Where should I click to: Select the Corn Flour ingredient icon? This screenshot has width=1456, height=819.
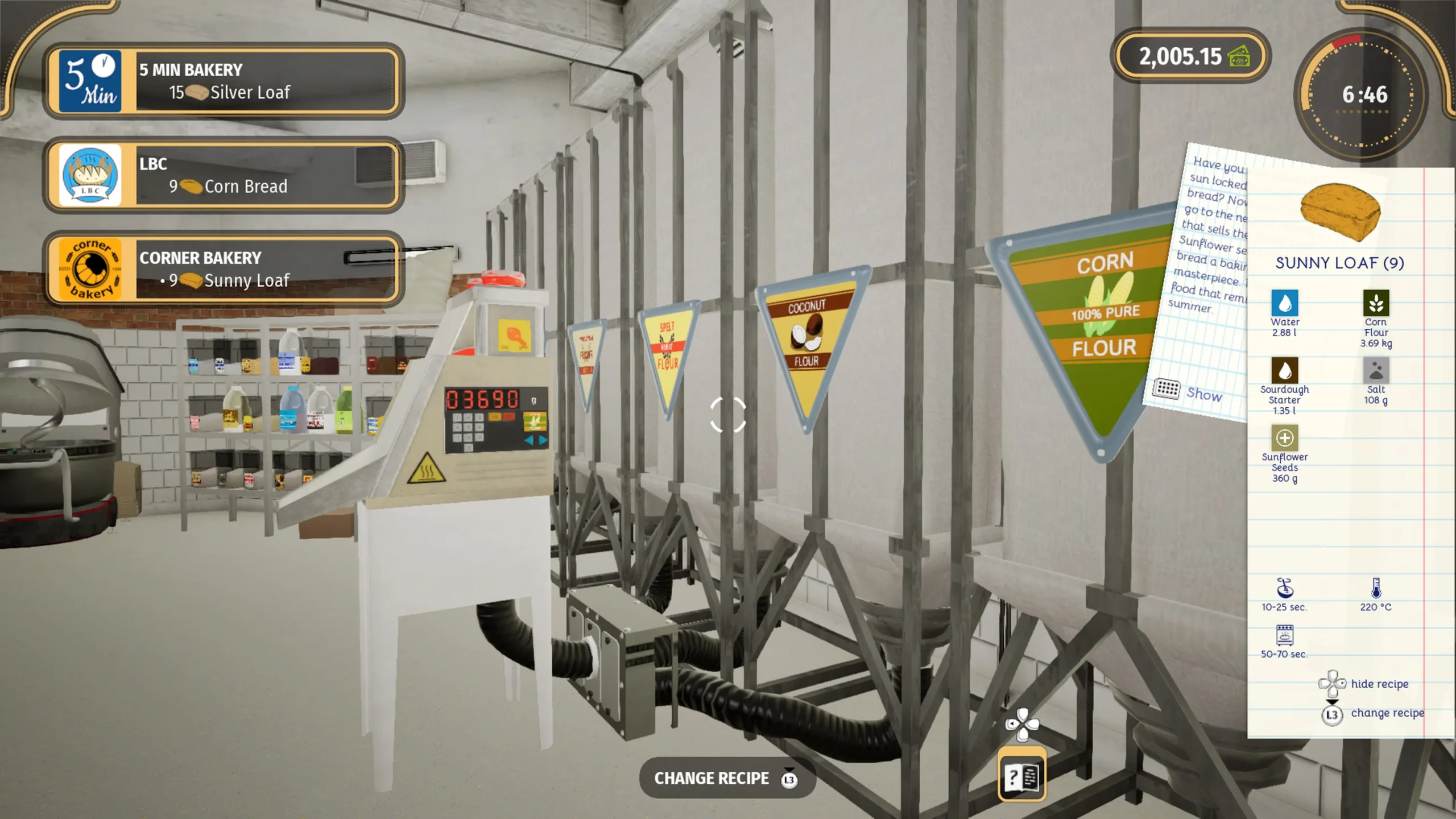(1376, 303)
